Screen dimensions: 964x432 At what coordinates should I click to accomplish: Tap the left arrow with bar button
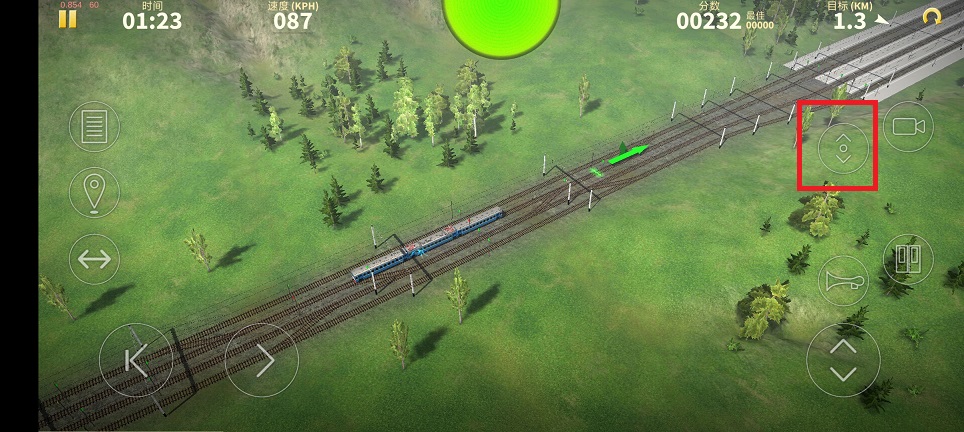(136, 360)
